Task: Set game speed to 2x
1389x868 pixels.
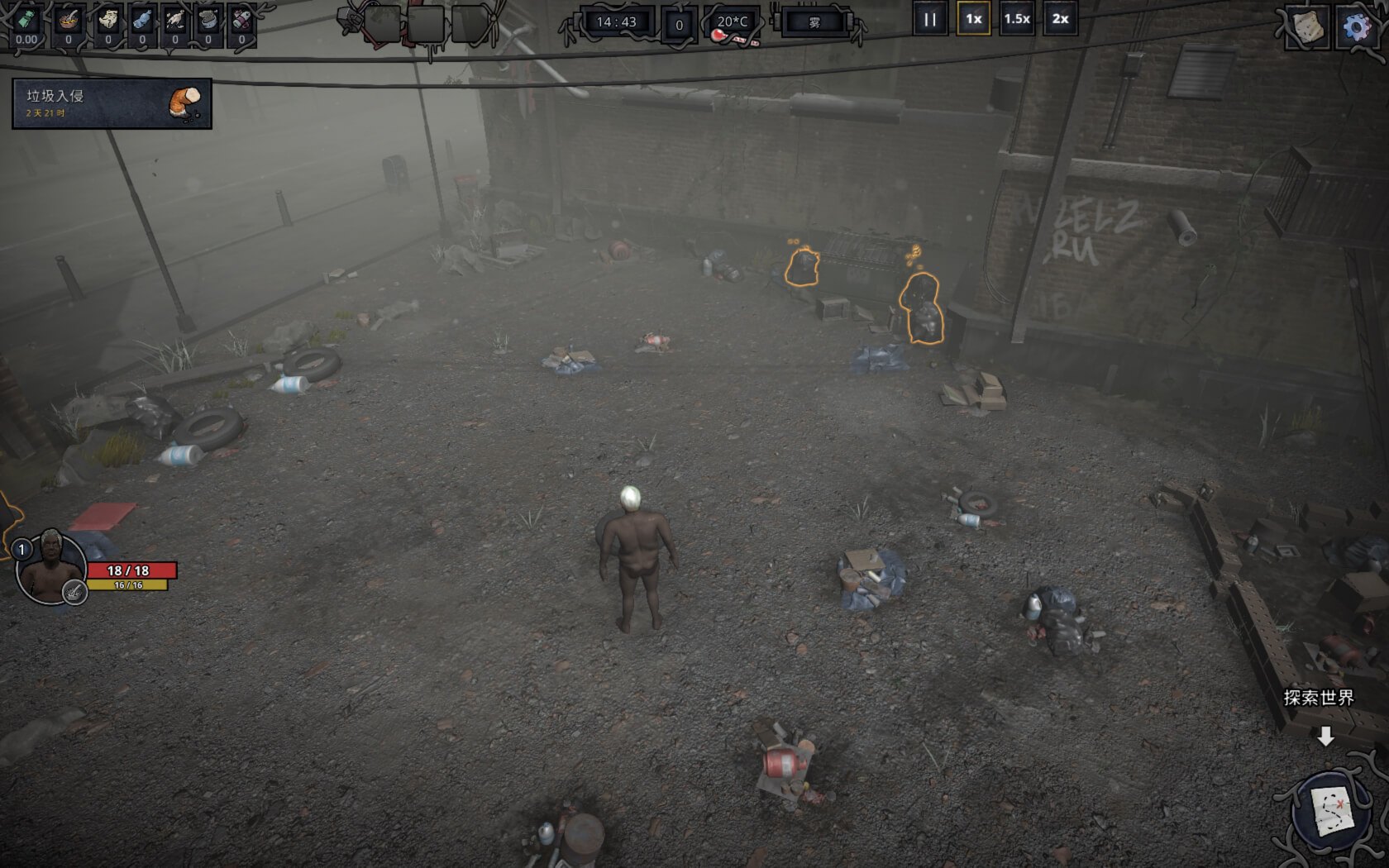Action: tap(1060, 19)
